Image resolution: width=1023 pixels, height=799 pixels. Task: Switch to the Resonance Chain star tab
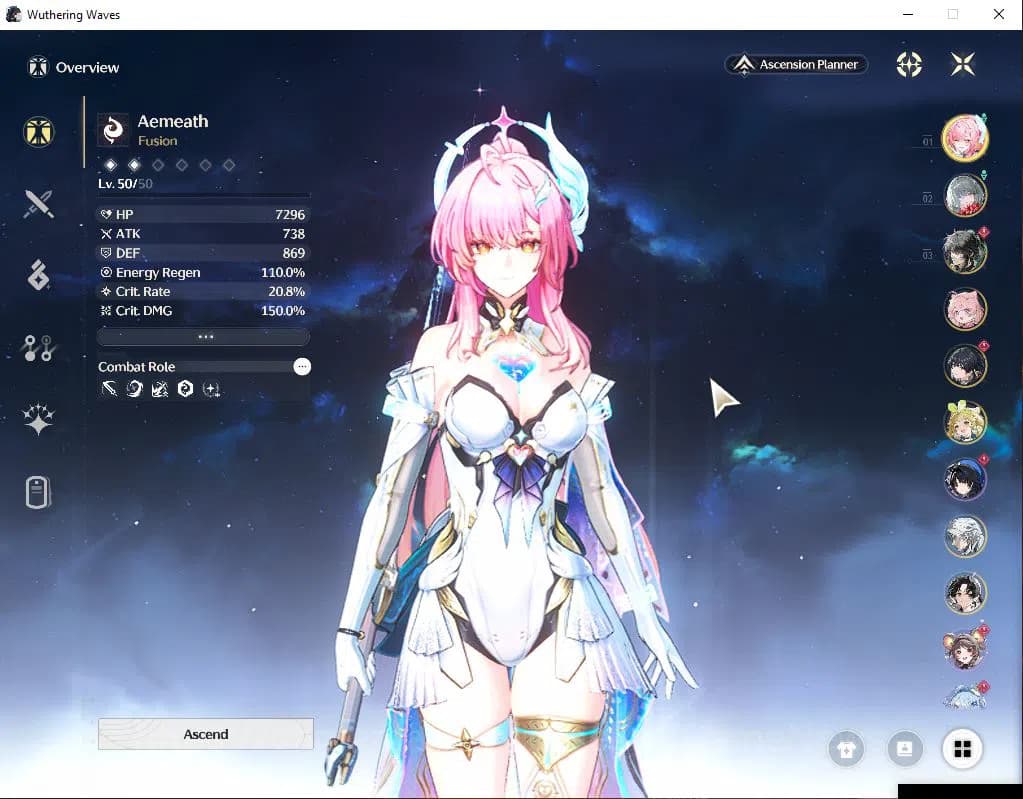coord(39,420)
